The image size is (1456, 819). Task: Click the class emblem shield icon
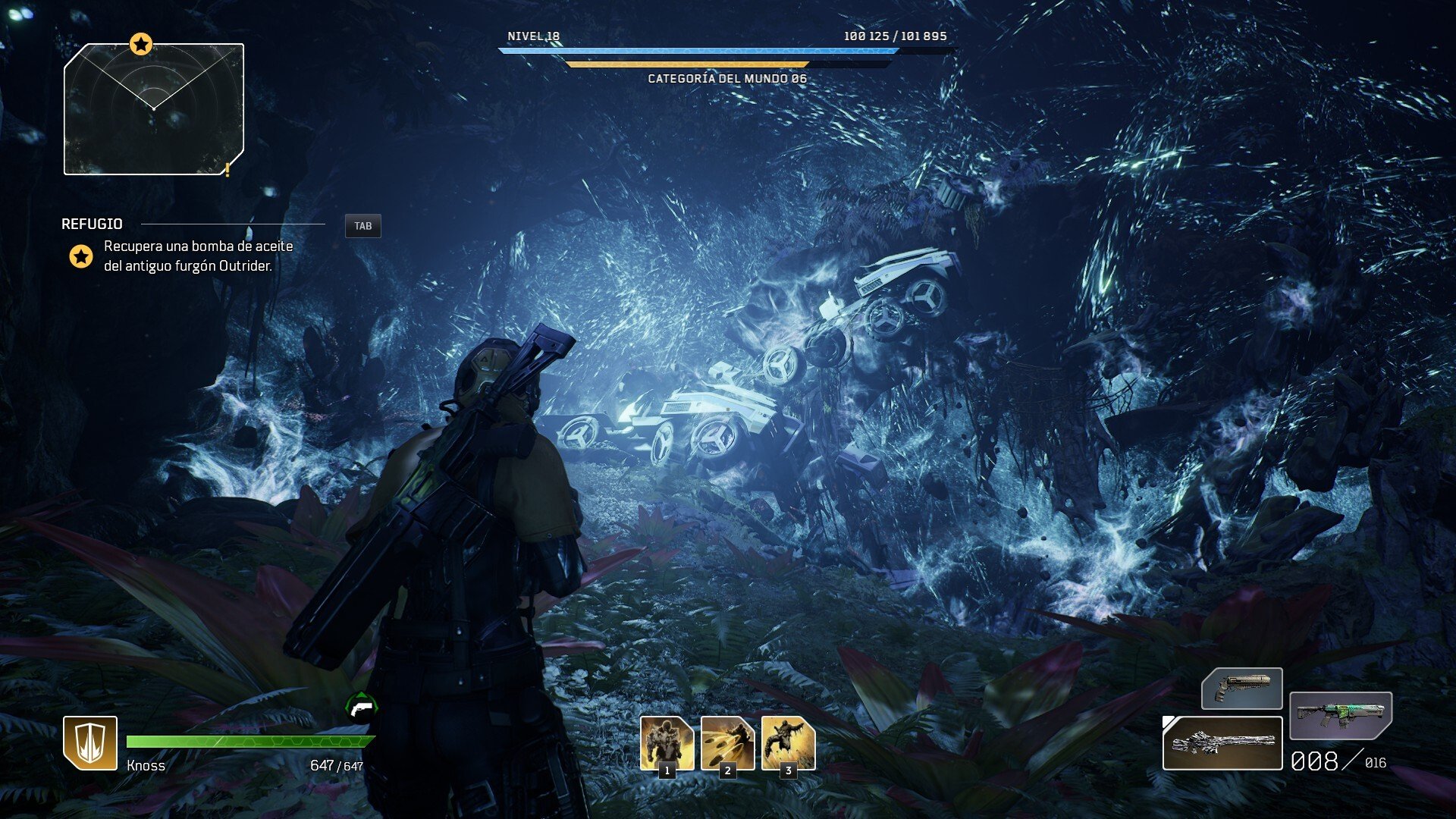[90, 743]
